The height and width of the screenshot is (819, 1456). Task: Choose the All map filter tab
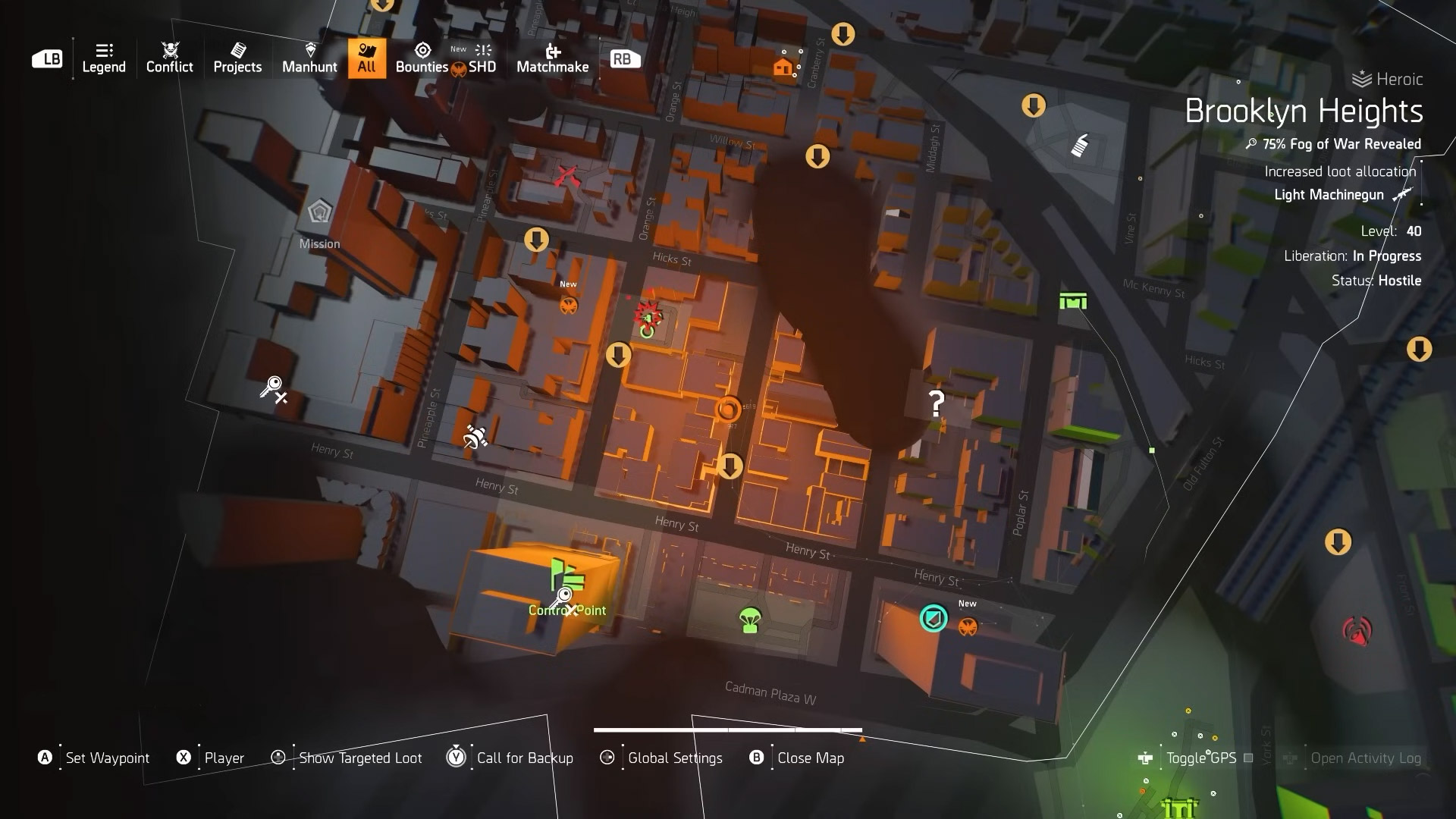coord(367,58)
